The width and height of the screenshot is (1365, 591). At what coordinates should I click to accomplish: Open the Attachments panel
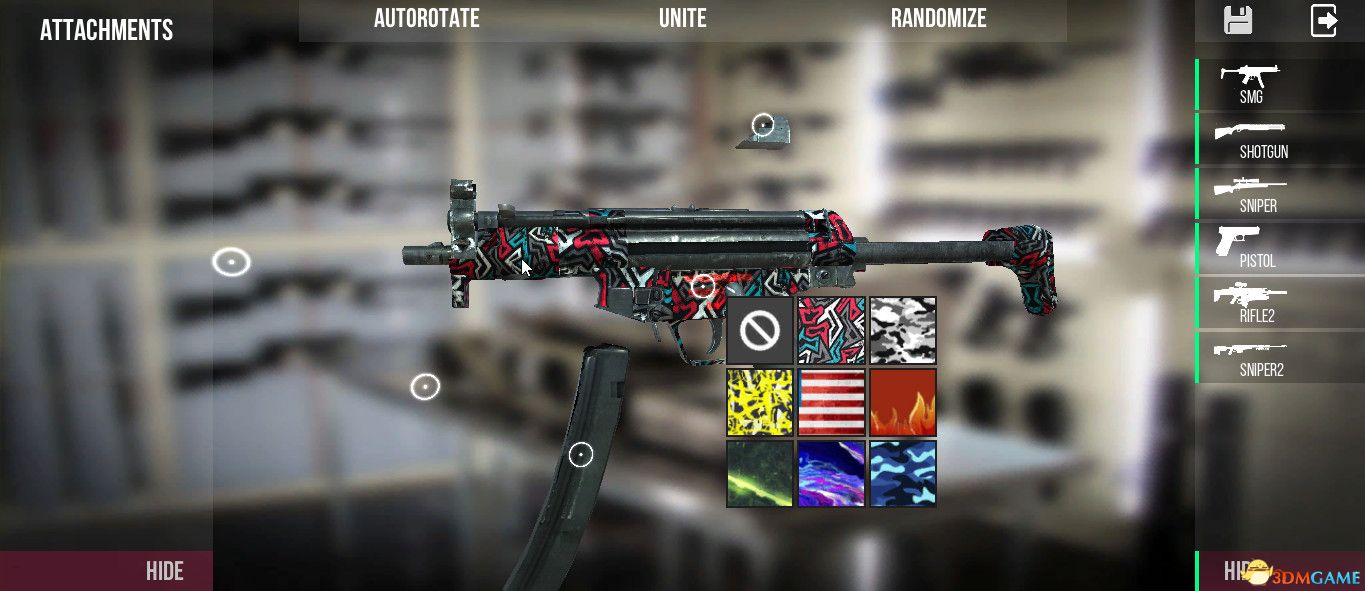pos(106,30)
